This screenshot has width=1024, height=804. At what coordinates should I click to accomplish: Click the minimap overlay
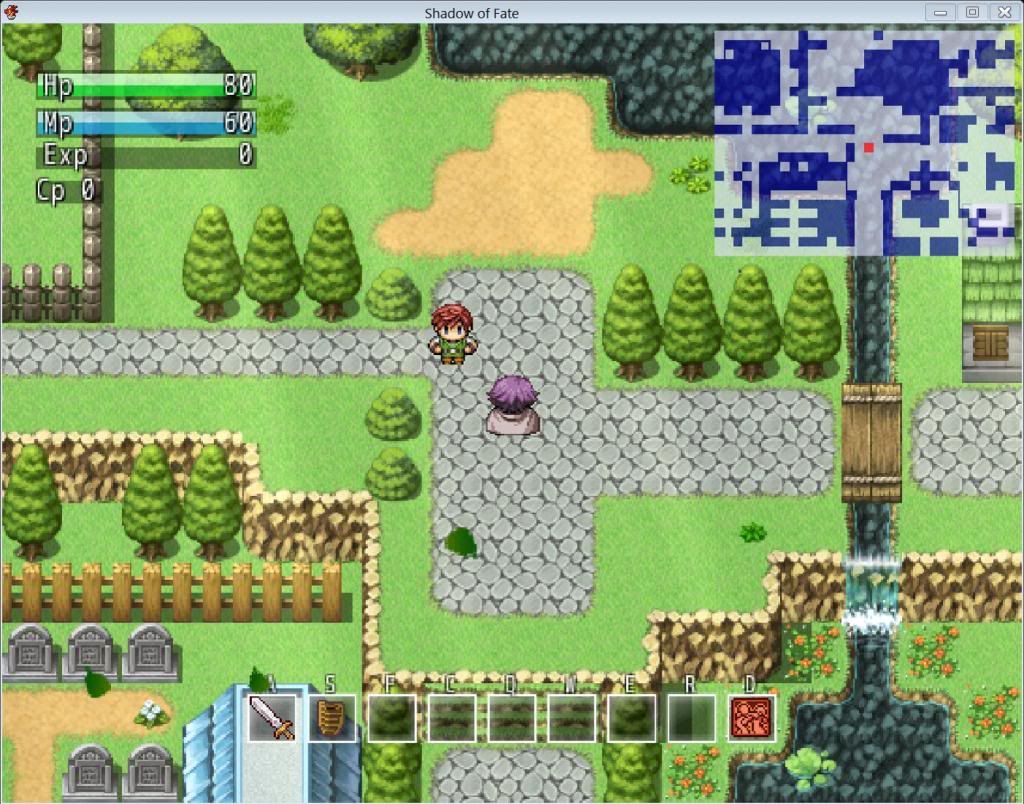(x=865, y=142)
